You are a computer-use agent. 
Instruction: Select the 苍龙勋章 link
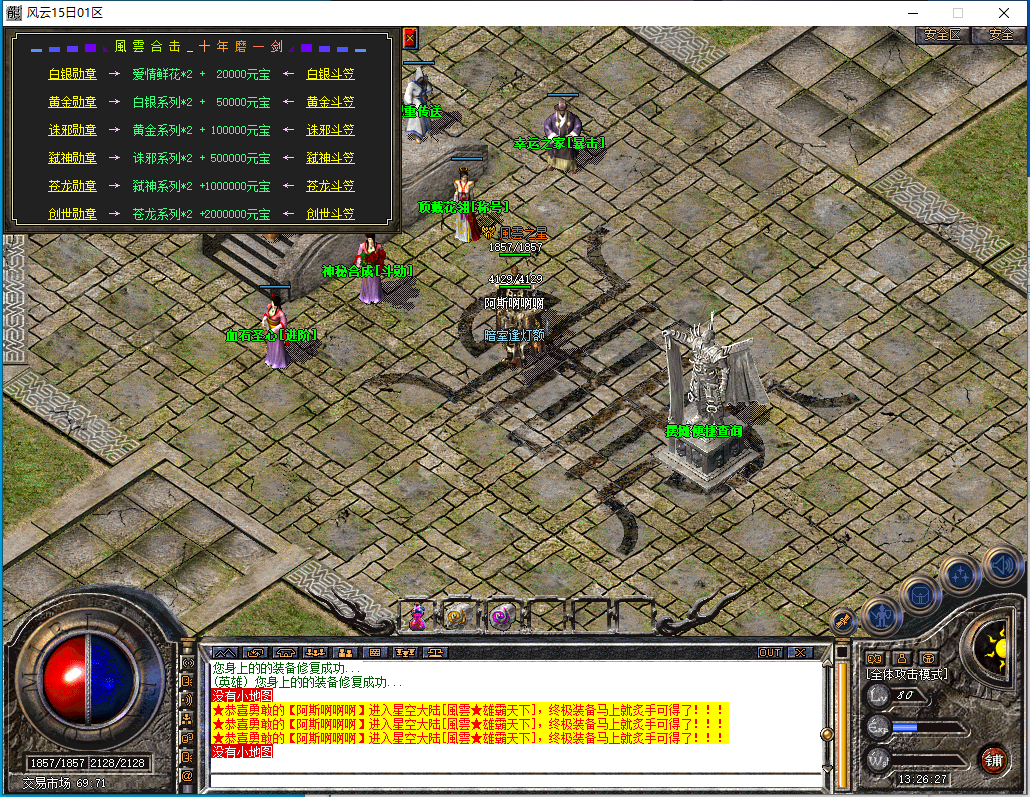(x=73, y=186)
